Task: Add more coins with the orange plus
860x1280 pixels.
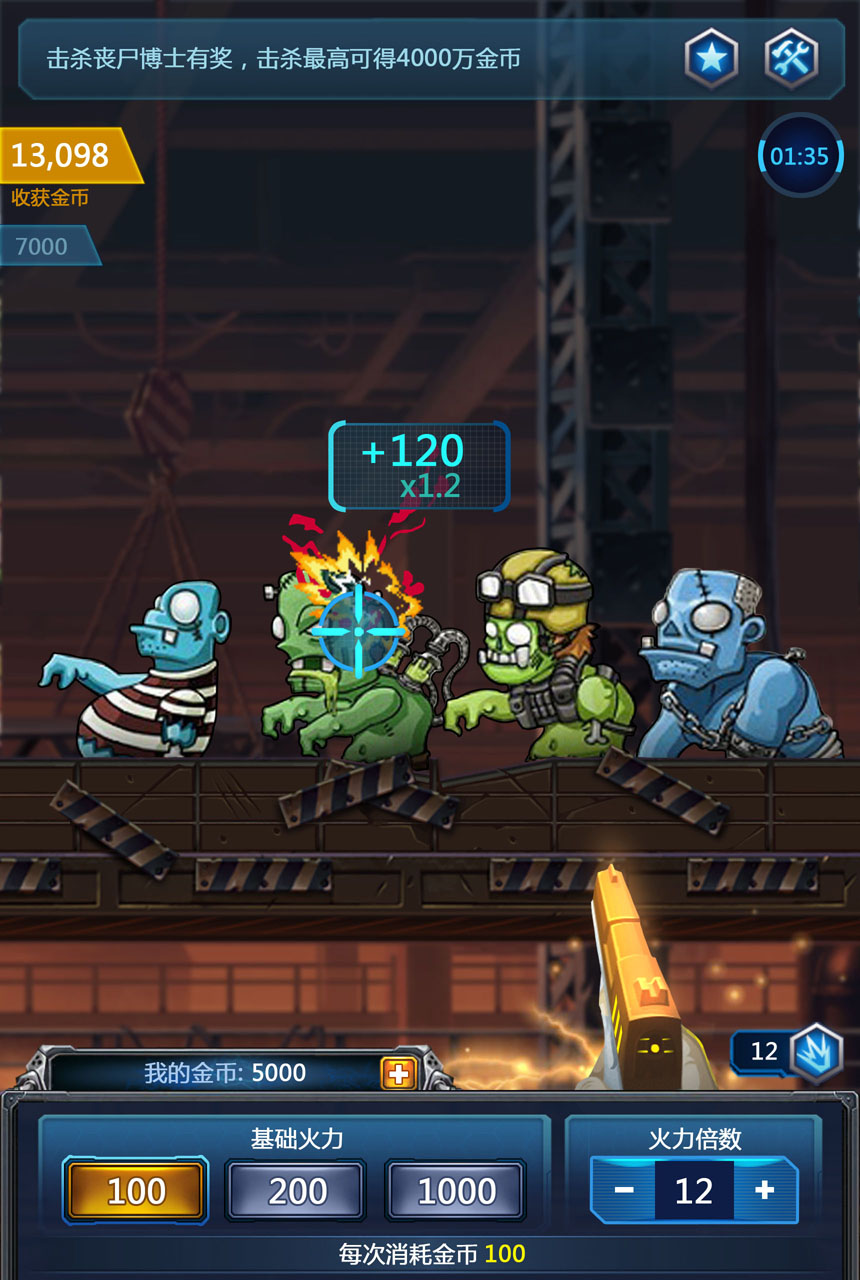Action: pos(398,1073)
